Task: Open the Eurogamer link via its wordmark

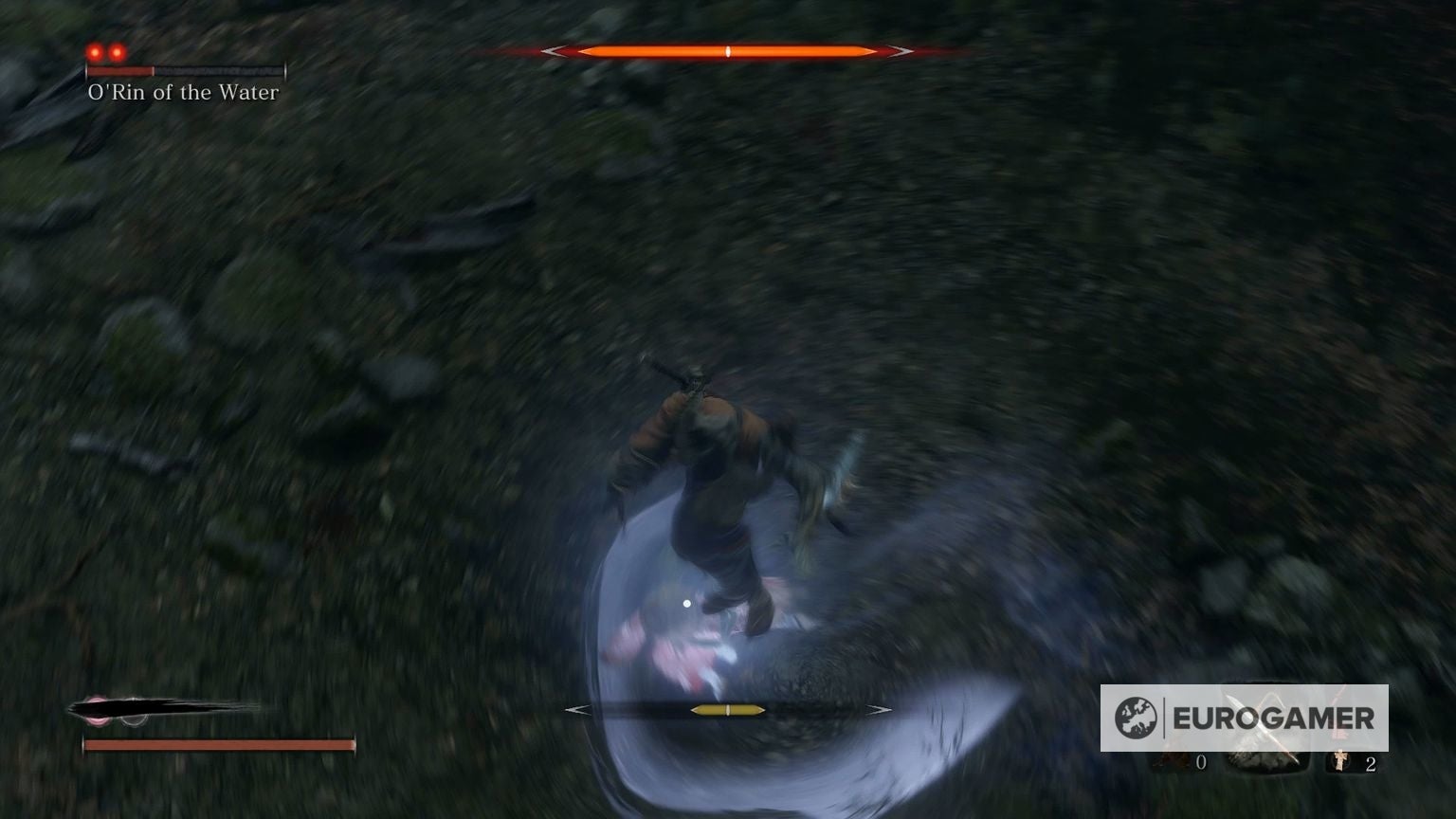Action: 1274,717
